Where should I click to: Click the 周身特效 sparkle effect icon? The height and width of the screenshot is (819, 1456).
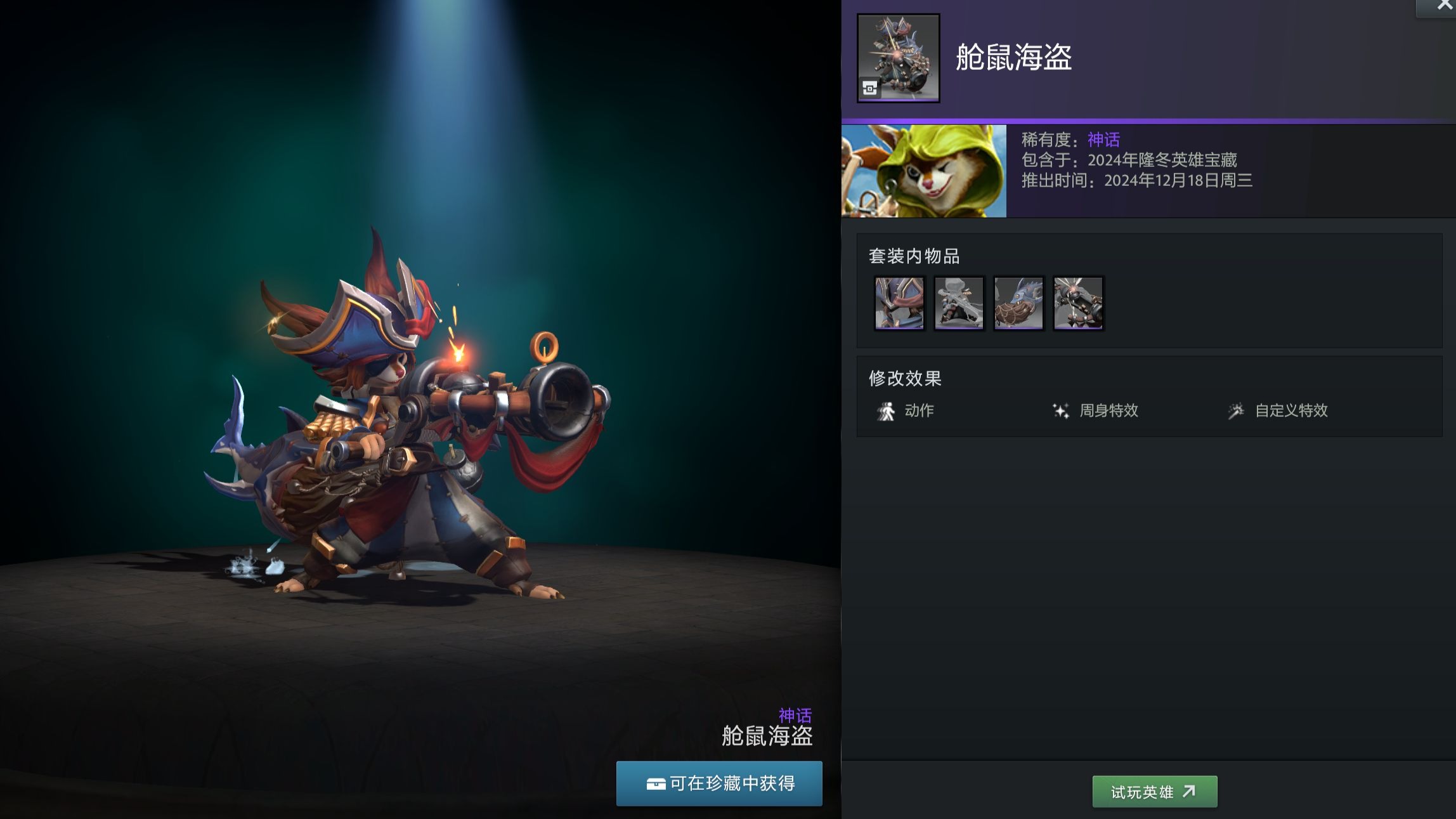tap(1061, 410)
